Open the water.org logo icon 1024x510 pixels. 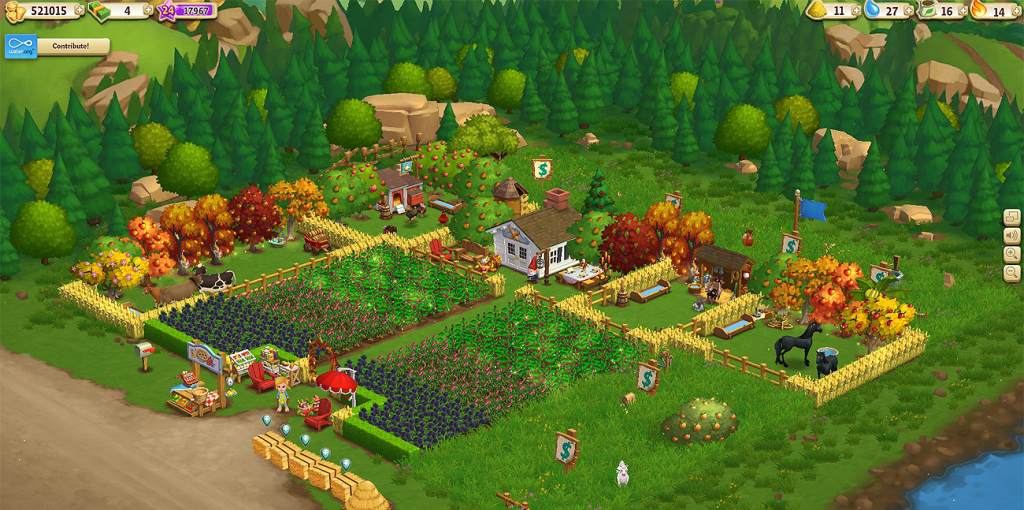pos(21,46)
